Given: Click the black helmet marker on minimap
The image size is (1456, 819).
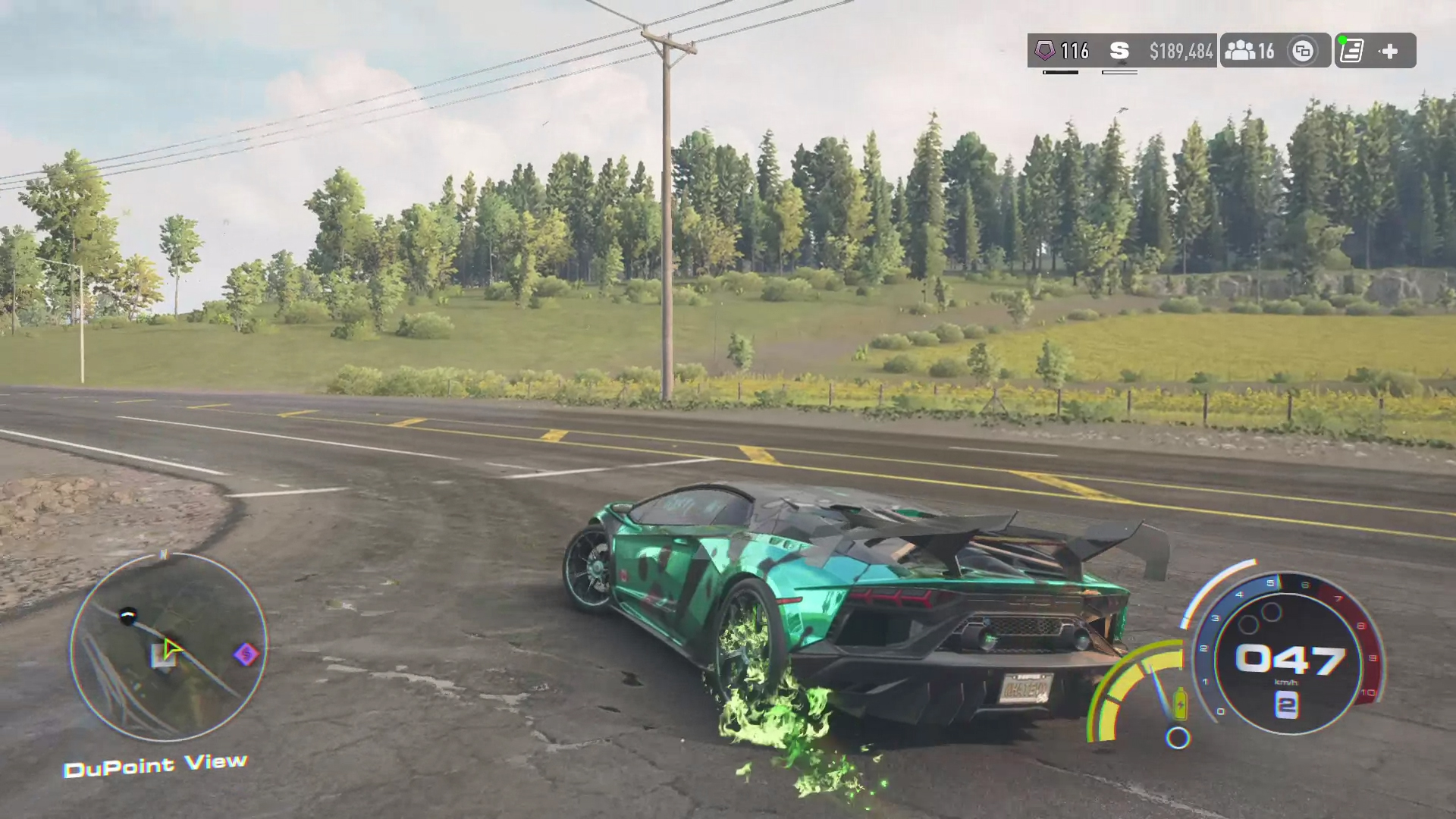Looking at the screenshot, I should 128,615.
